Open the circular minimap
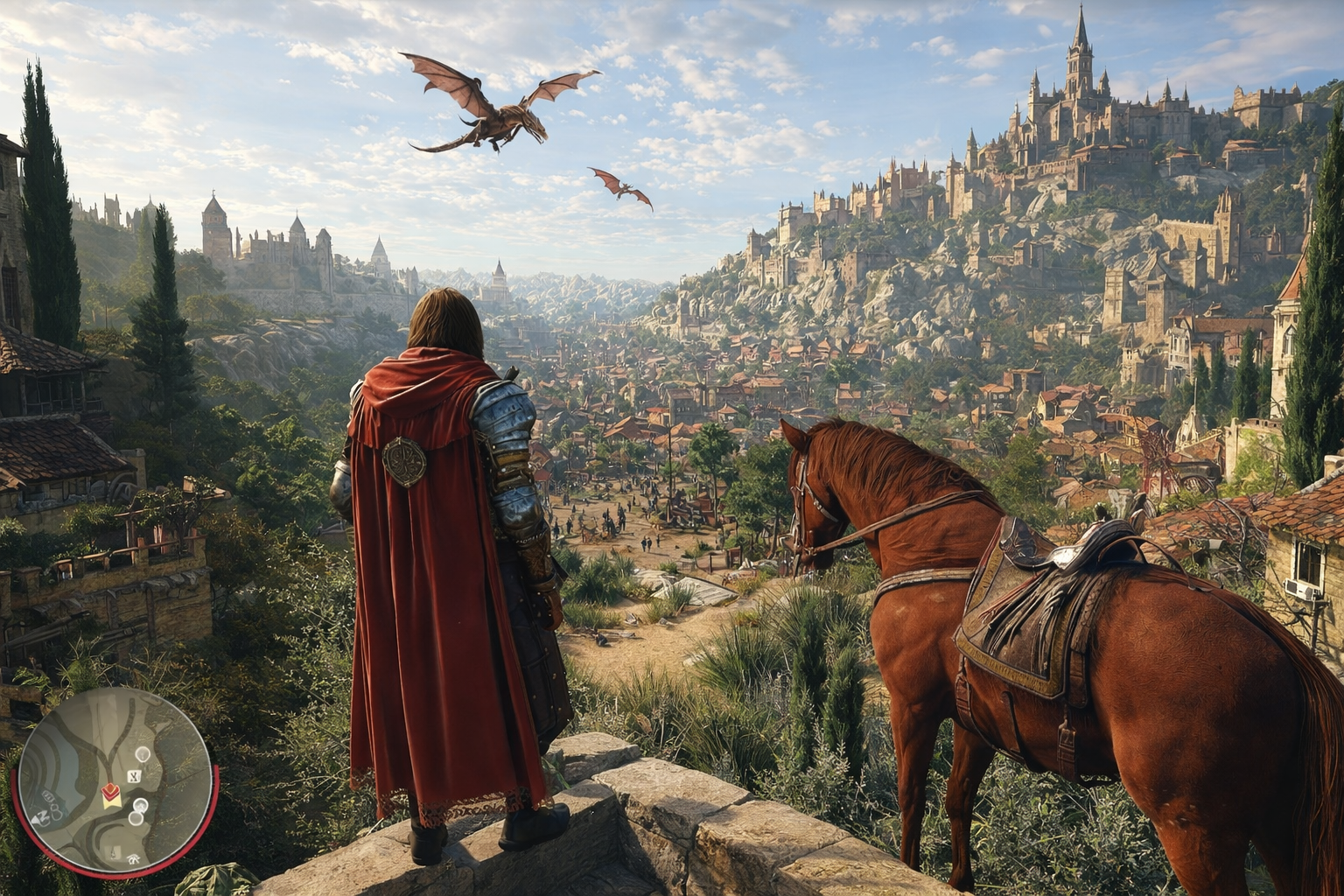 115,781
